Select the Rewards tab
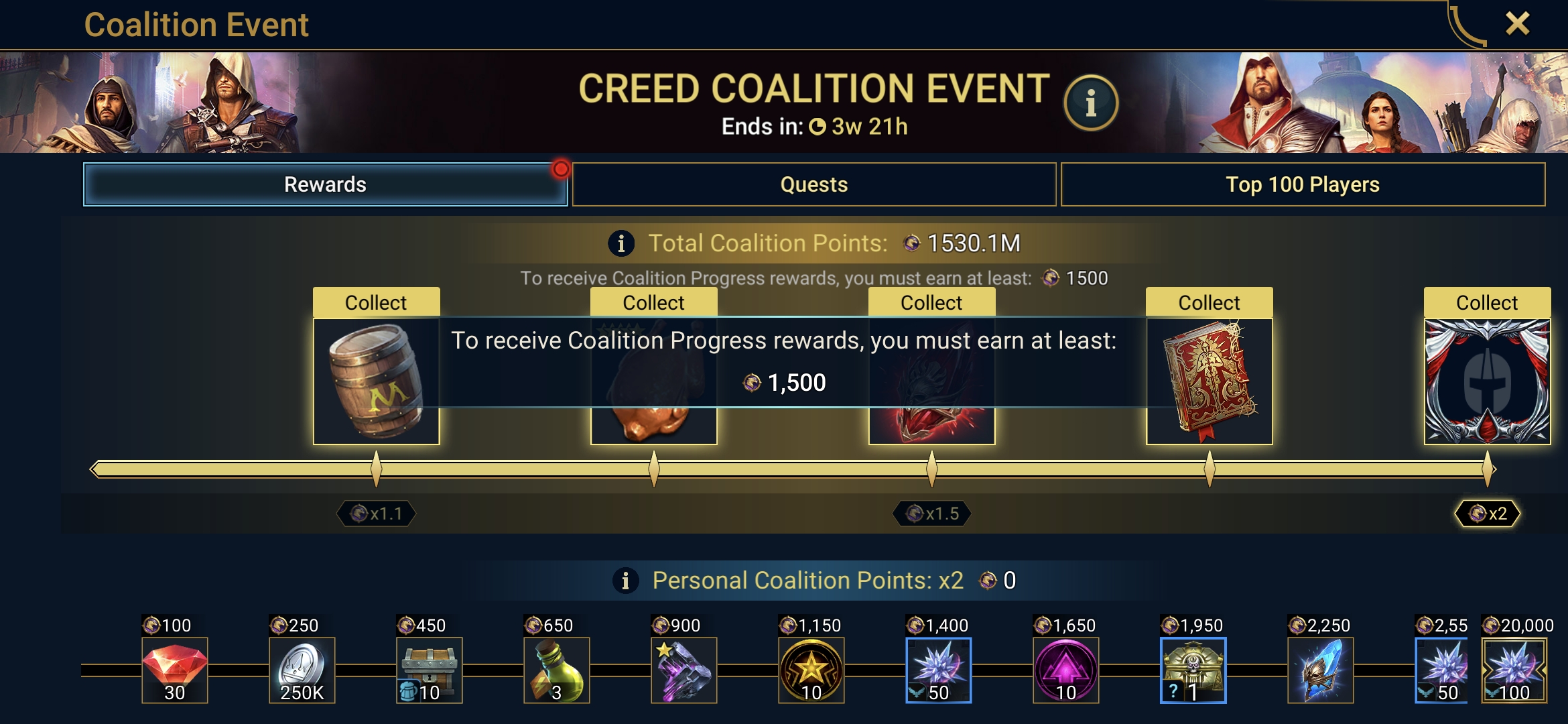The image size is (1568, 724). [325, 184]
